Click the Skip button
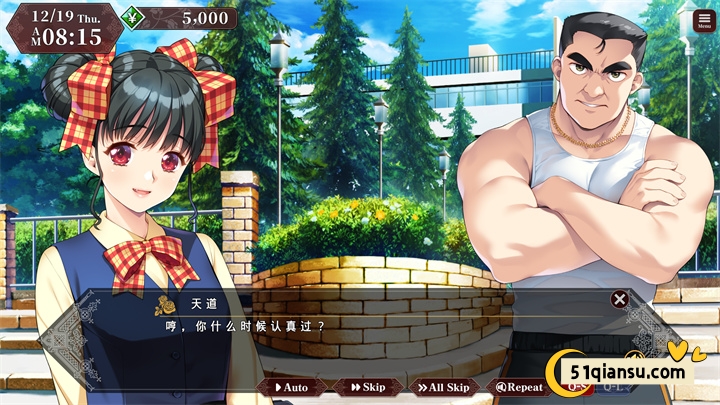720x405 pixels. click(x=369, y=387)
